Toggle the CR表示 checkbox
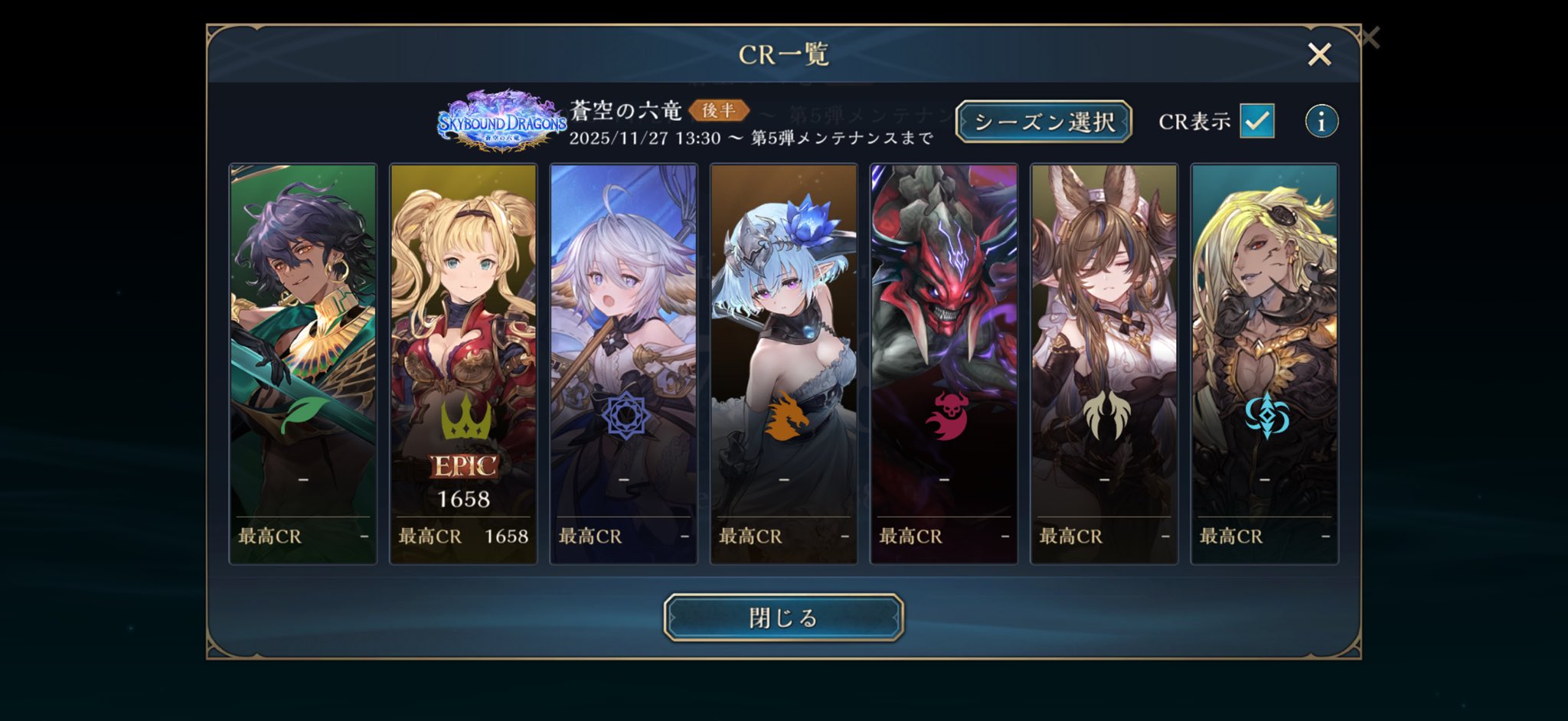 click(1257, 122)
